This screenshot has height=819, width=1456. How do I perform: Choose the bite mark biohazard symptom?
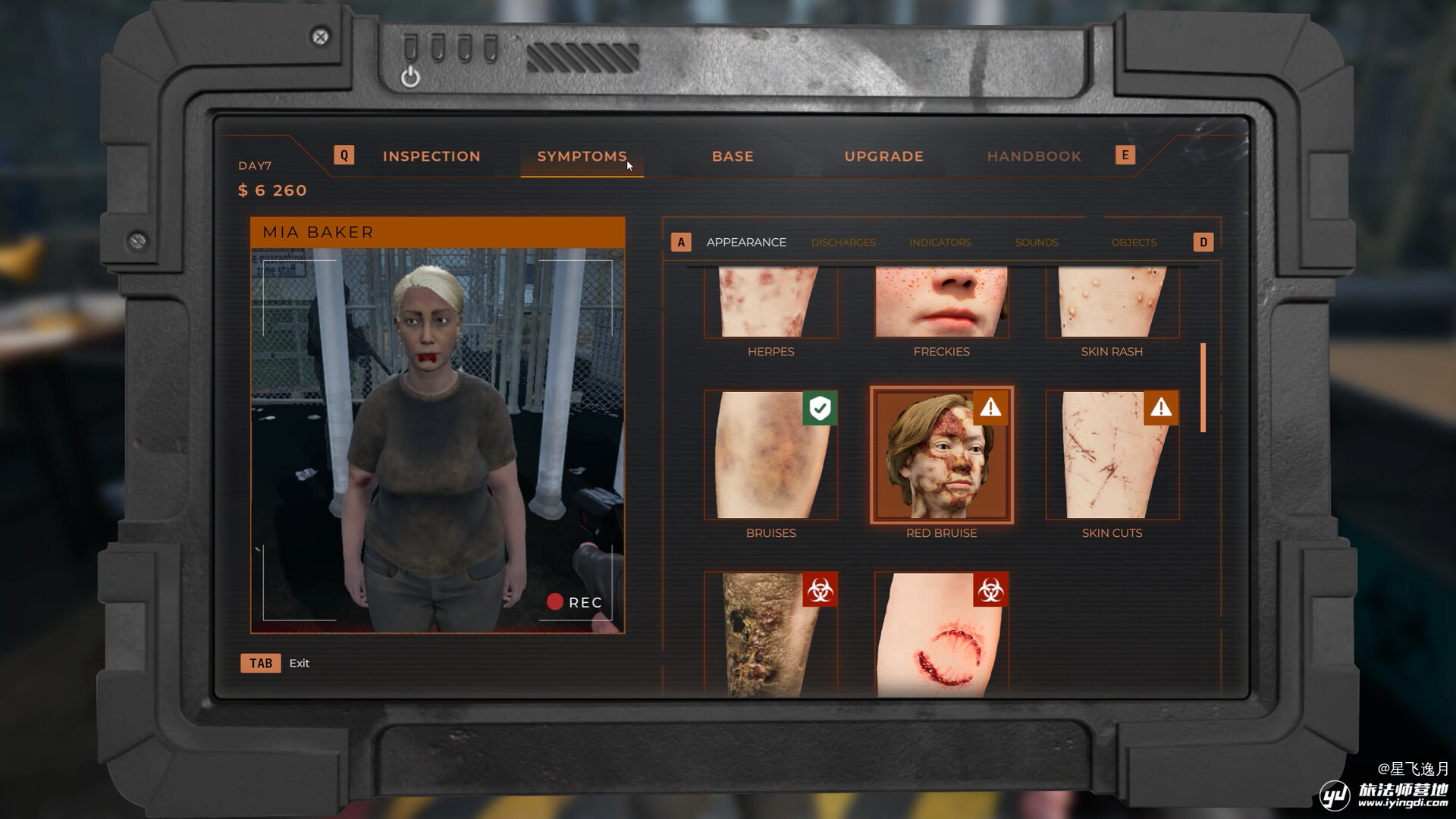pos(941,634)
